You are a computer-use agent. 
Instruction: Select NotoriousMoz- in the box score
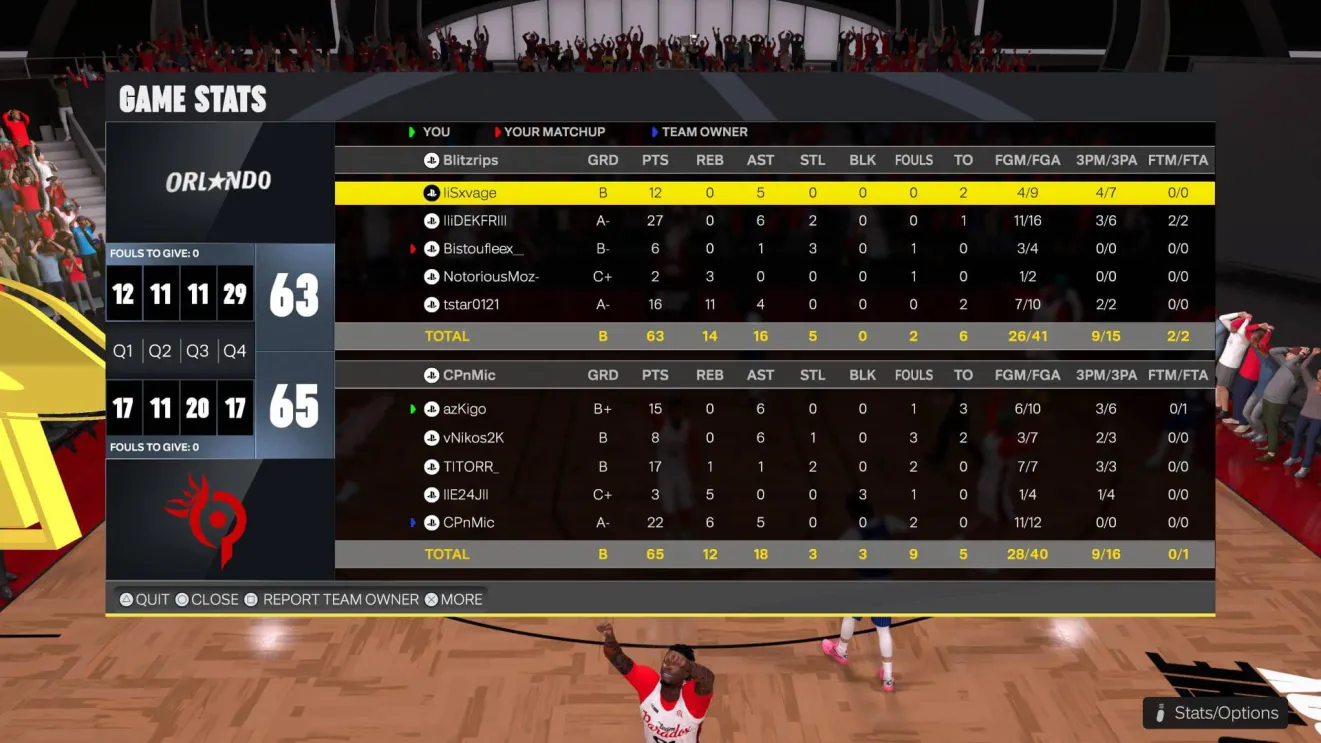491,277
